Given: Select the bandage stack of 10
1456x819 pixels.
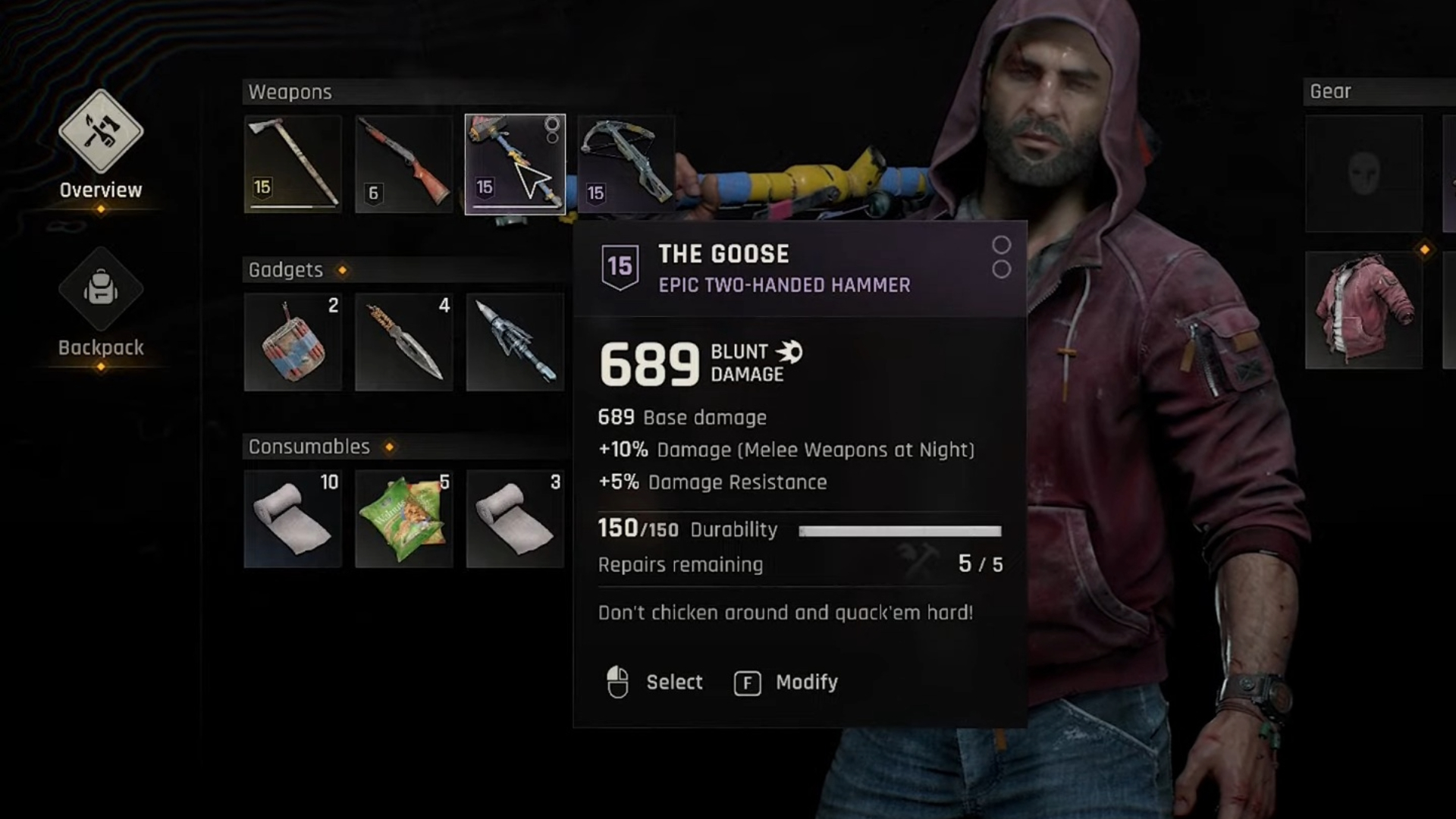Looking at the screenshot, I should pos(293,519).
